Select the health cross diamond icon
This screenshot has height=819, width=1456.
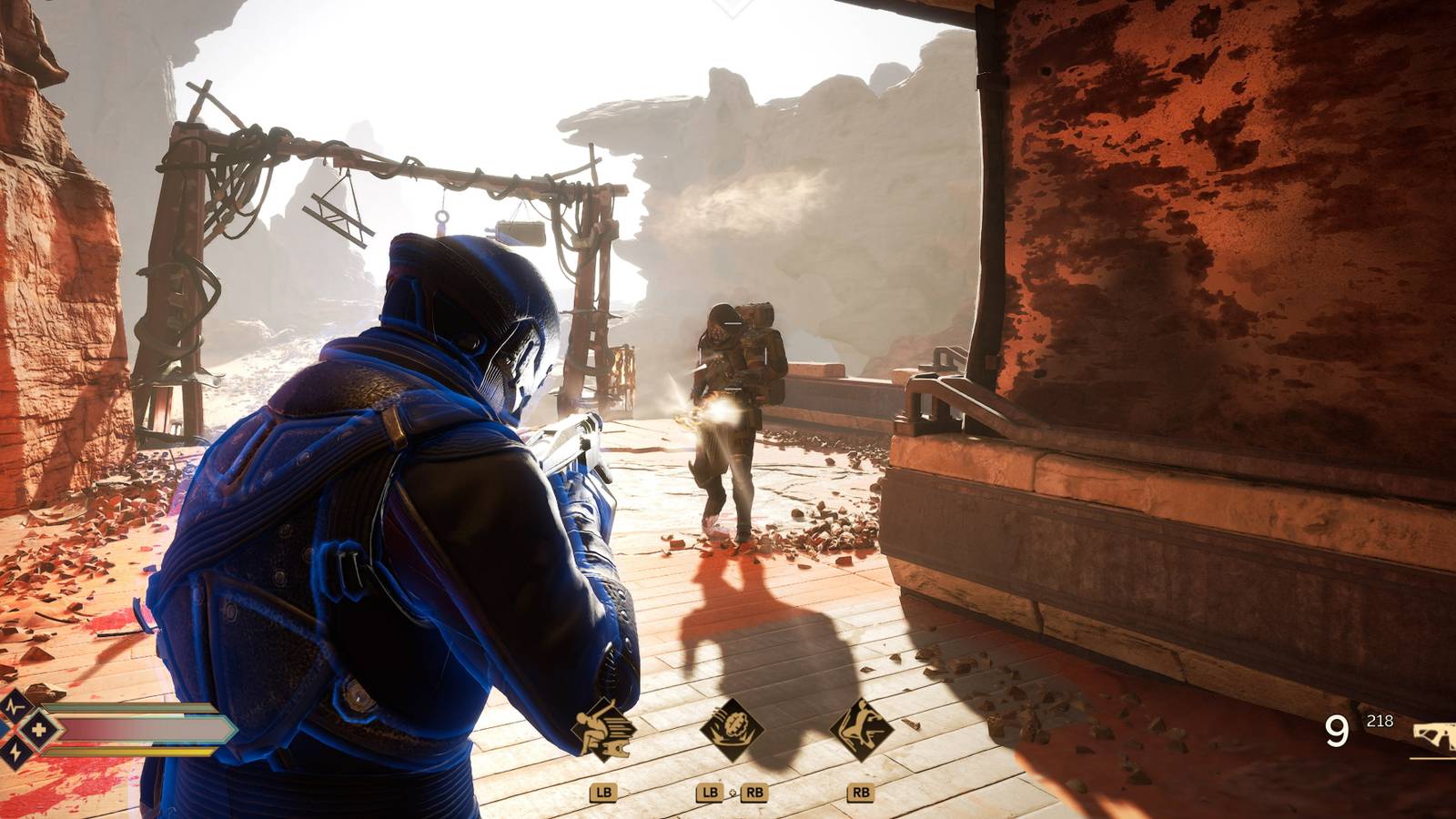coord(39,729)
